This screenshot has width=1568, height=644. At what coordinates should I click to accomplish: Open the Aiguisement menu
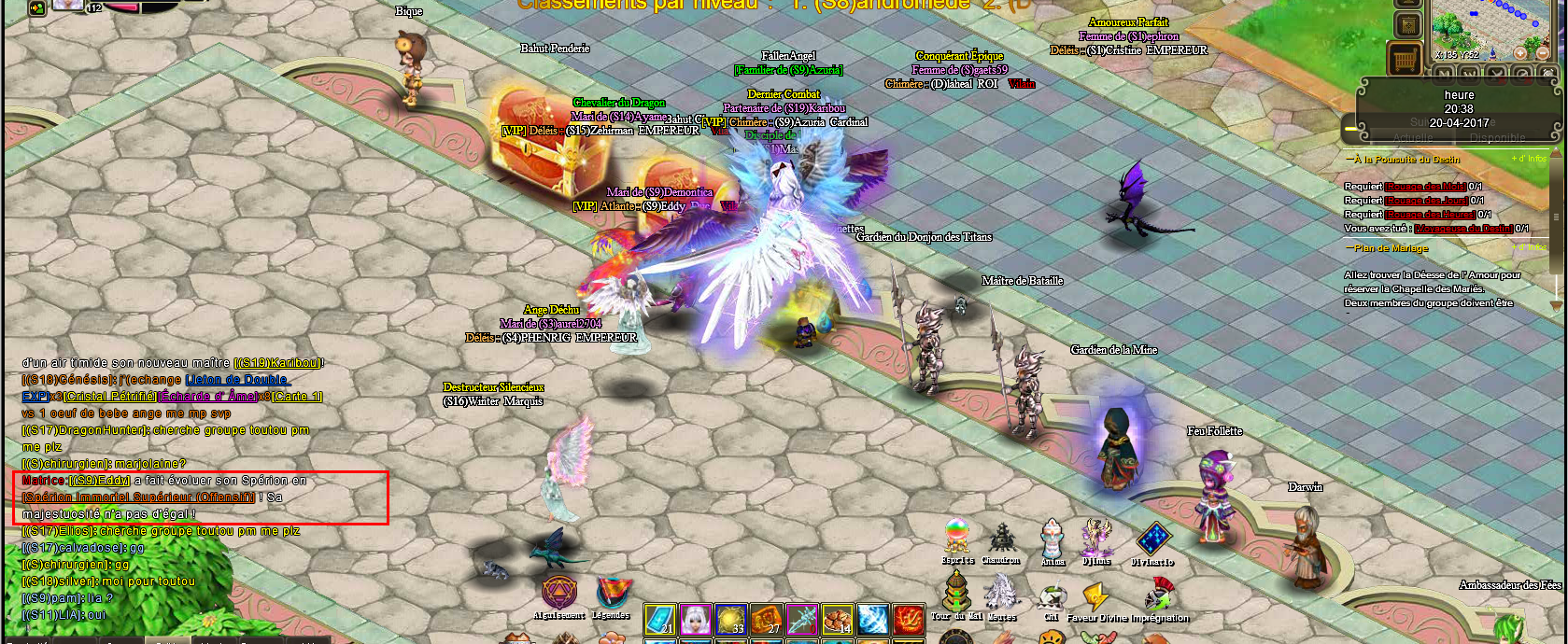click(559, 593)
